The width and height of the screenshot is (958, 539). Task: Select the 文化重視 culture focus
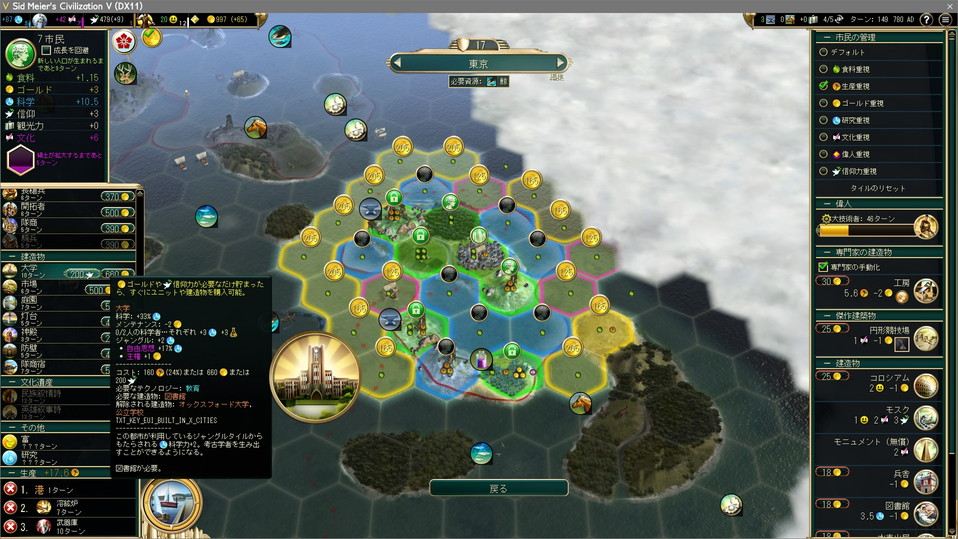[824, 137]
